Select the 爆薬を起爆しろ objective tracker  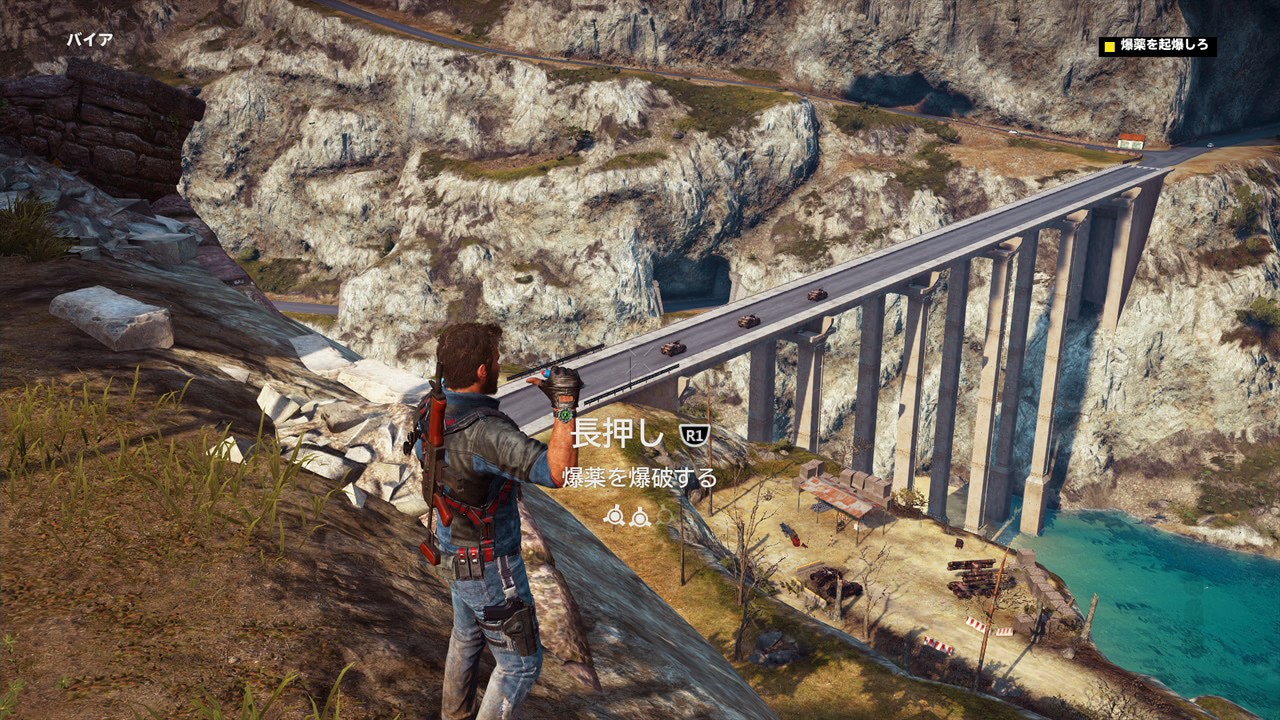point(1157,46)
